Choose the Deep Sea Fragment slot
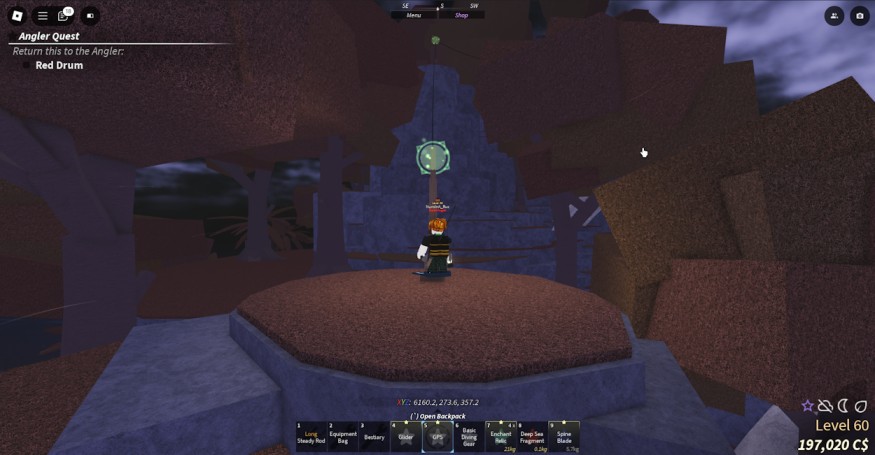 pos(532,436)
